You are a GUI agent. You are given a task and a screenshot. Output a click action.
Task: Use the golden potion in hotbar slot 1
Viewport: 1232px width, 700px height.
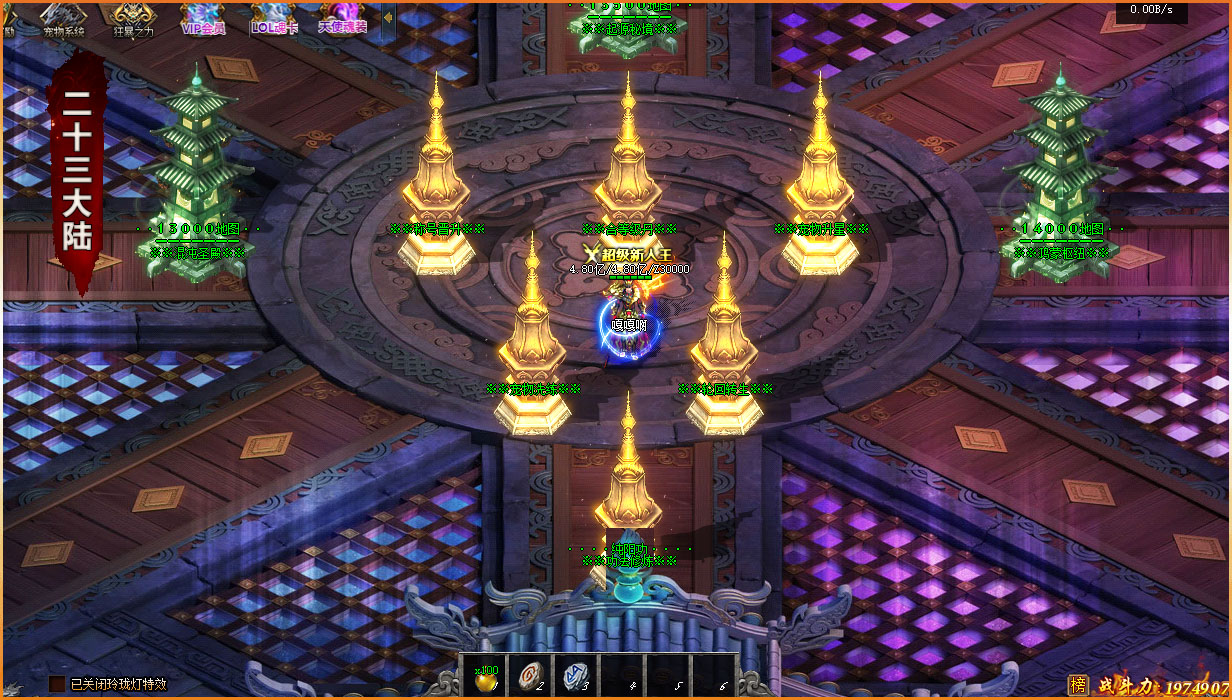click(x=484, y=675)
